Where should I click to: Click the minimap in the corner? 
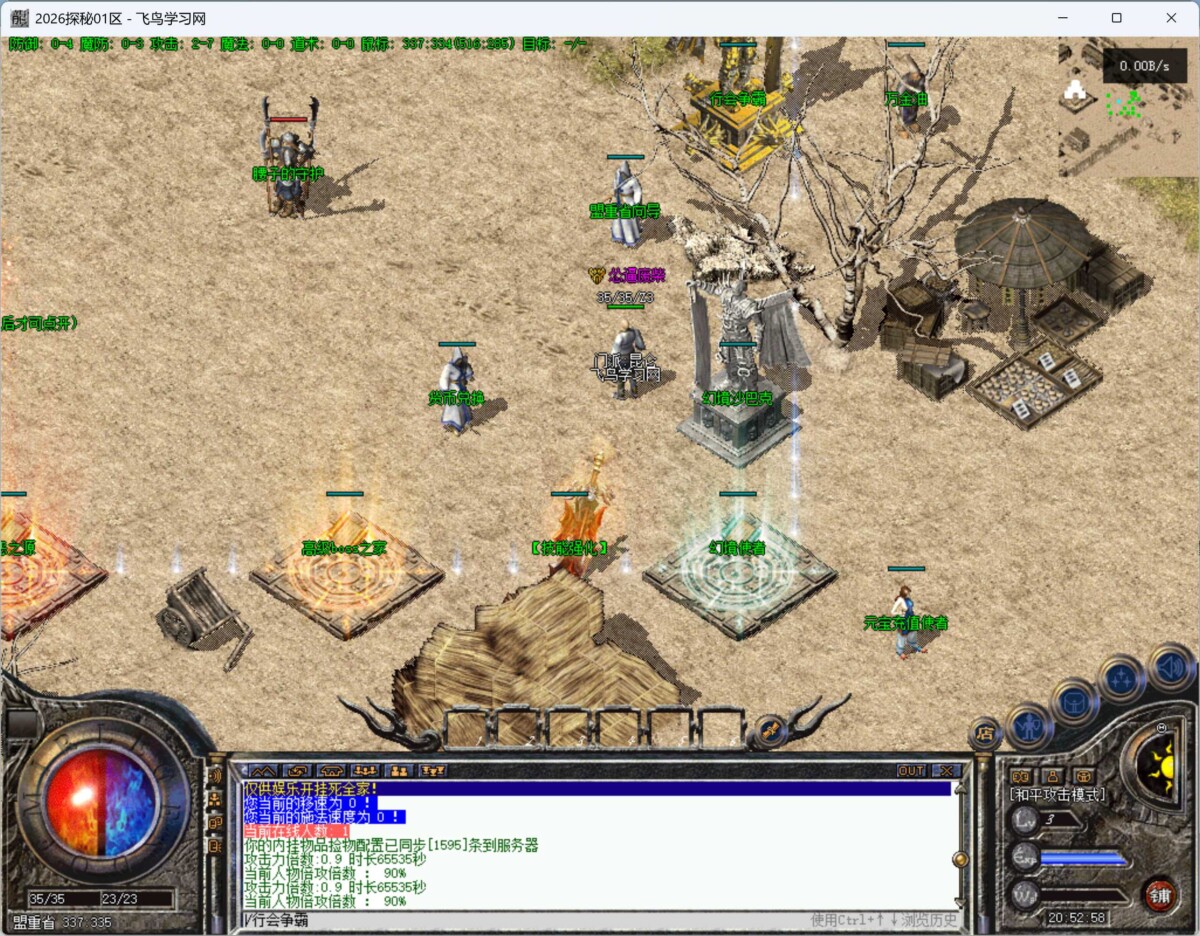pyautogui.click(x=1127, y=106)
